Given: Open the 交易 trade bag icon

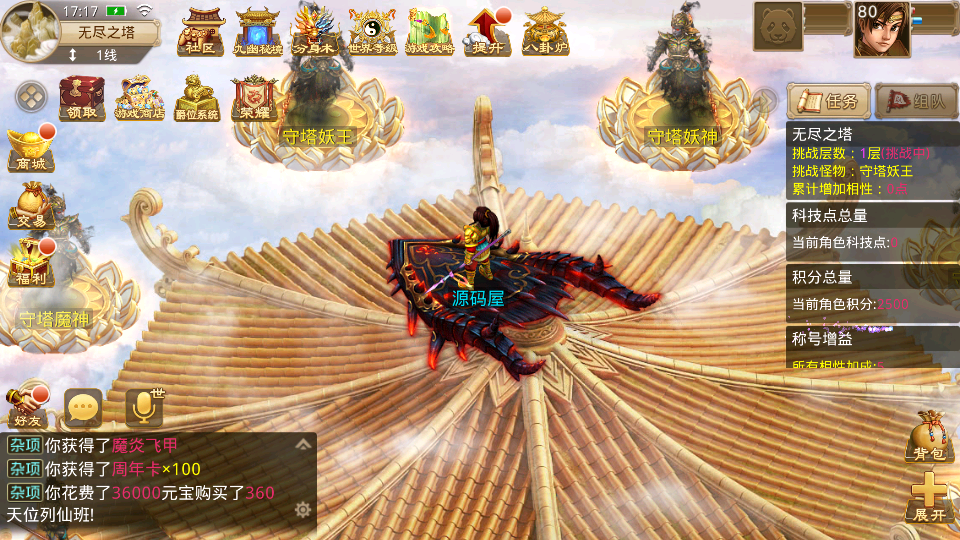Looking at the screenshot, I should coord(27,205).
